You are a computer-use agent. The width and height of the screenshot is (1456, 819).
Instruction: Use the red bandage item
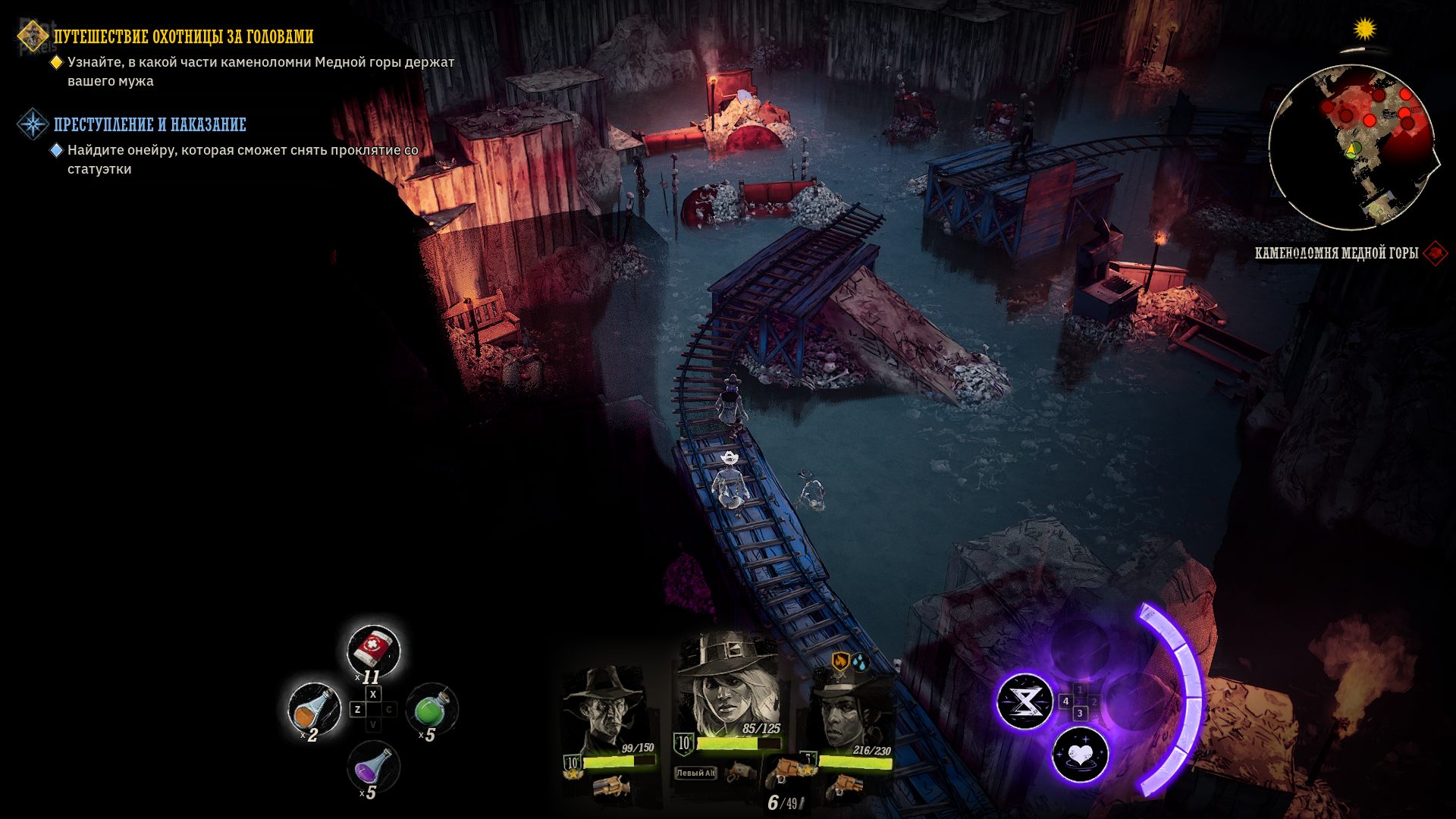pos(372,649)
